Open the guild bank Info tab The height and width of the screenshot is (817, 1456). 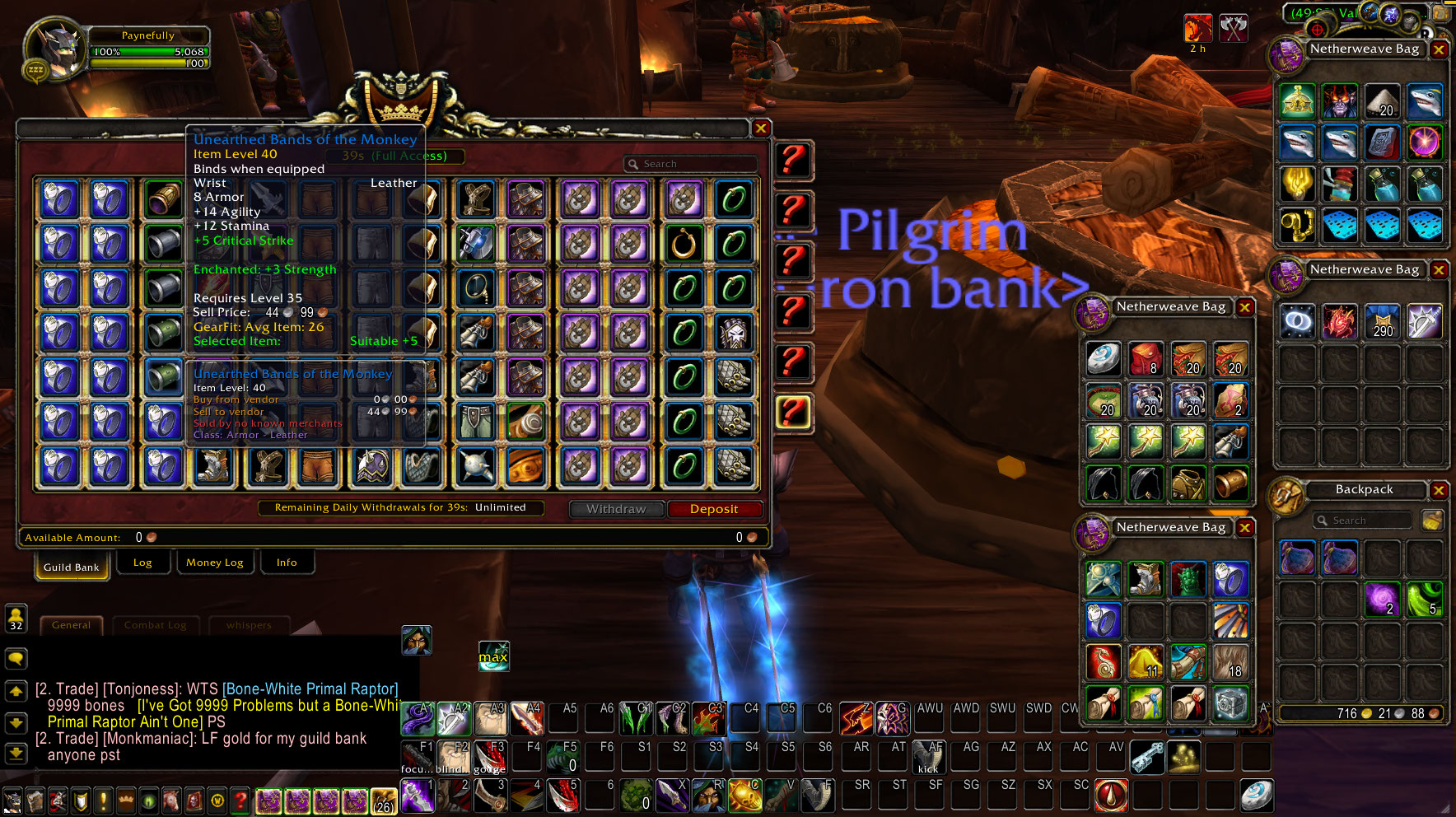(287, 563)
